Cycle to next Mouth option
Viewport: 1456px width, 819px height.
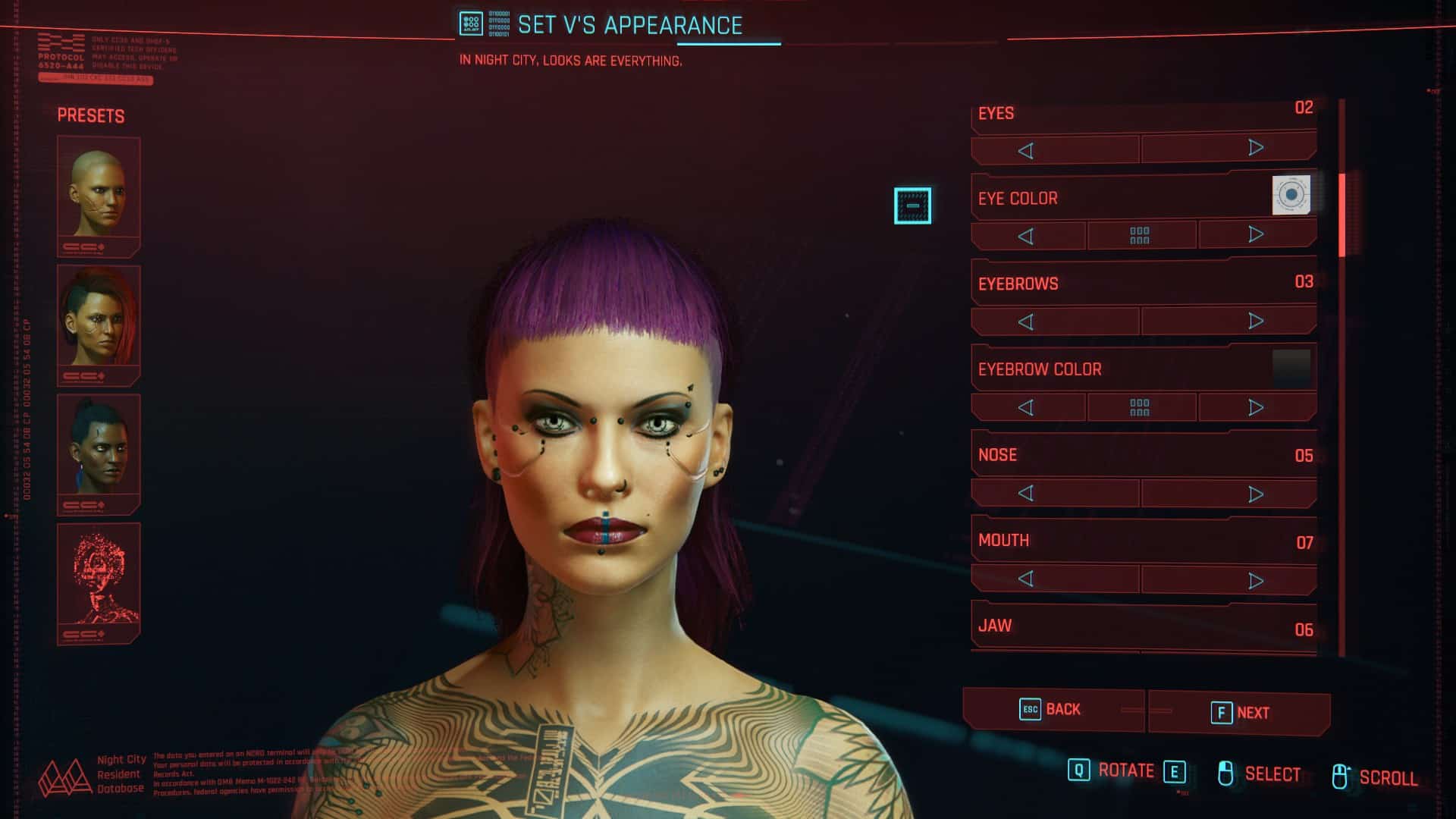tap(1255, 580)
